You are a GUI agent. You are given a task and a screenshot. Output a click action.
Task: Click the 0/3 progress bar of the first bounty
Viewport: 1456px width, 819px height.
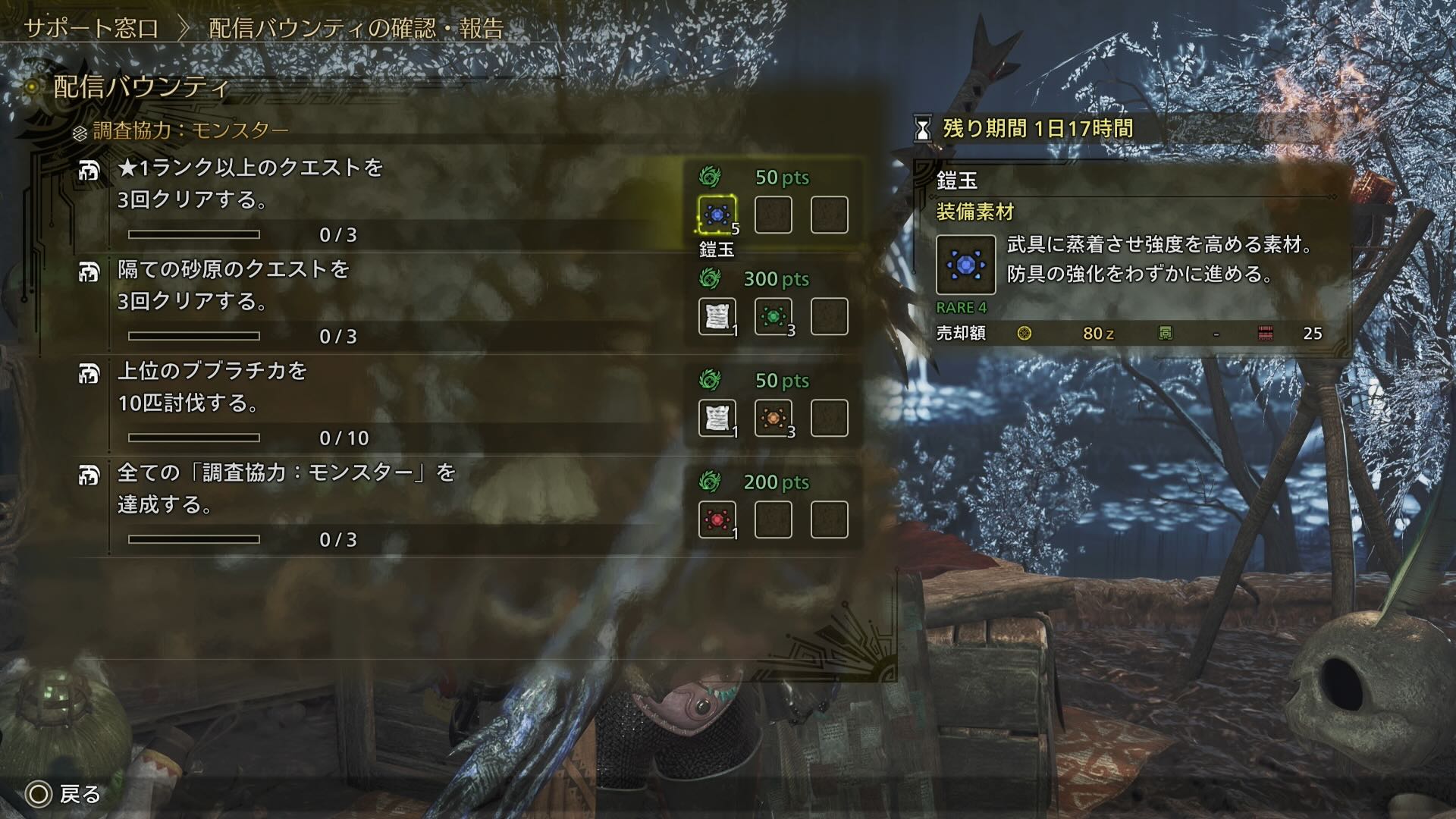[196, 234]
